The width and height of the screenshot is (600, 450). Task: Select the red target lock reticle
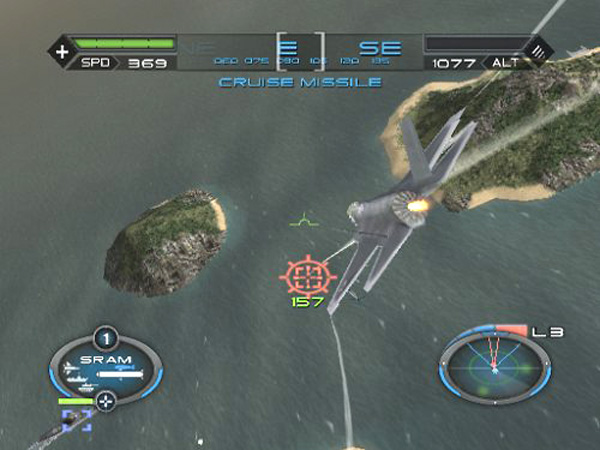point(308,274)
